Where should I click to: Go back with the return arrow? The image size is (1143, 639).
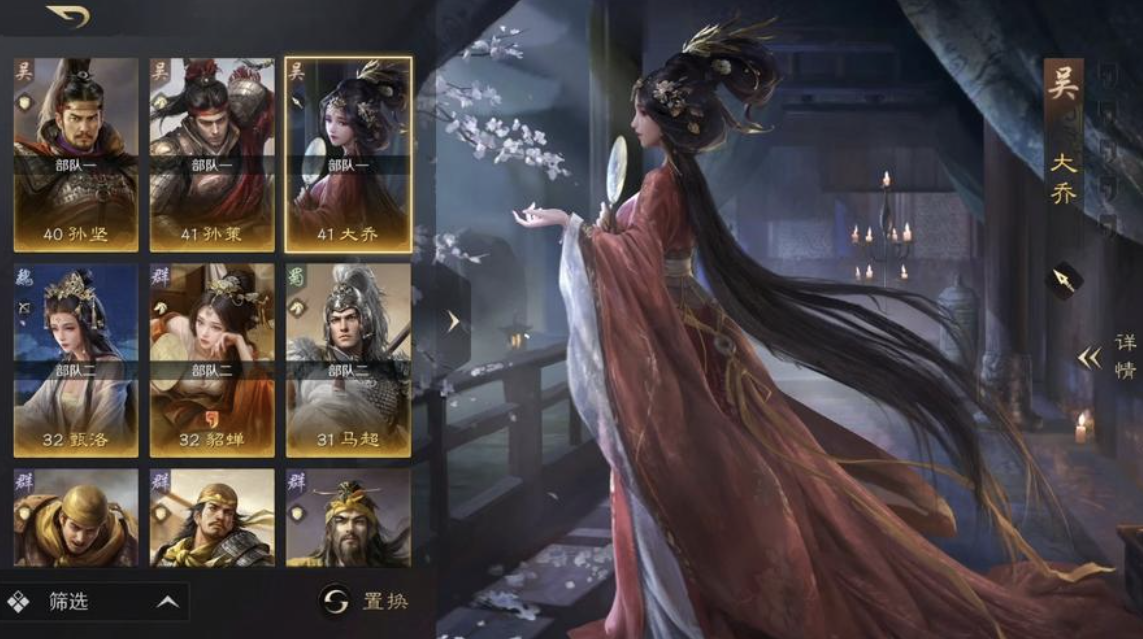pos(68,15)
